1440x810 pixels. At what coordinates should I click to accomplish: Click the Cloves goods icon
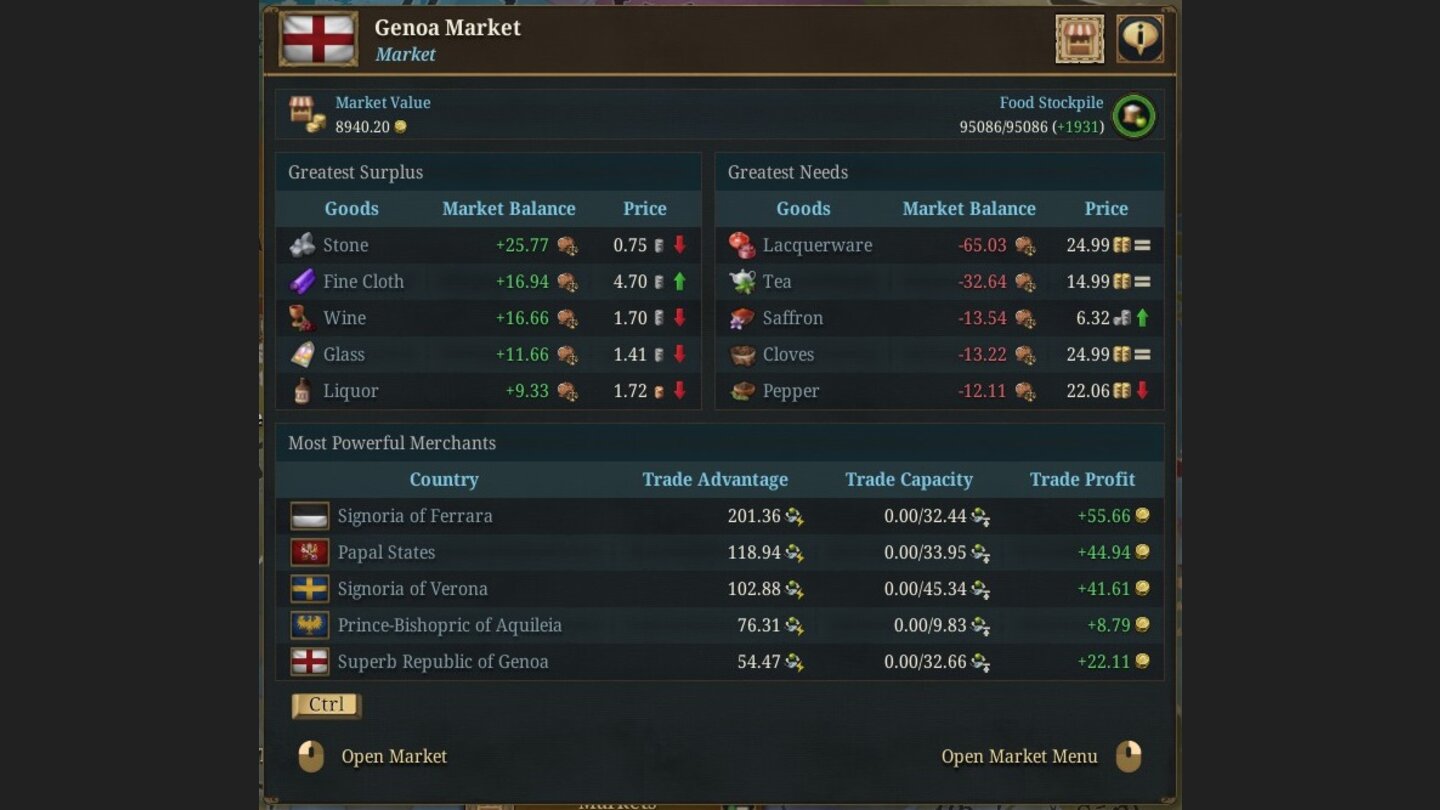pos(742,354)
